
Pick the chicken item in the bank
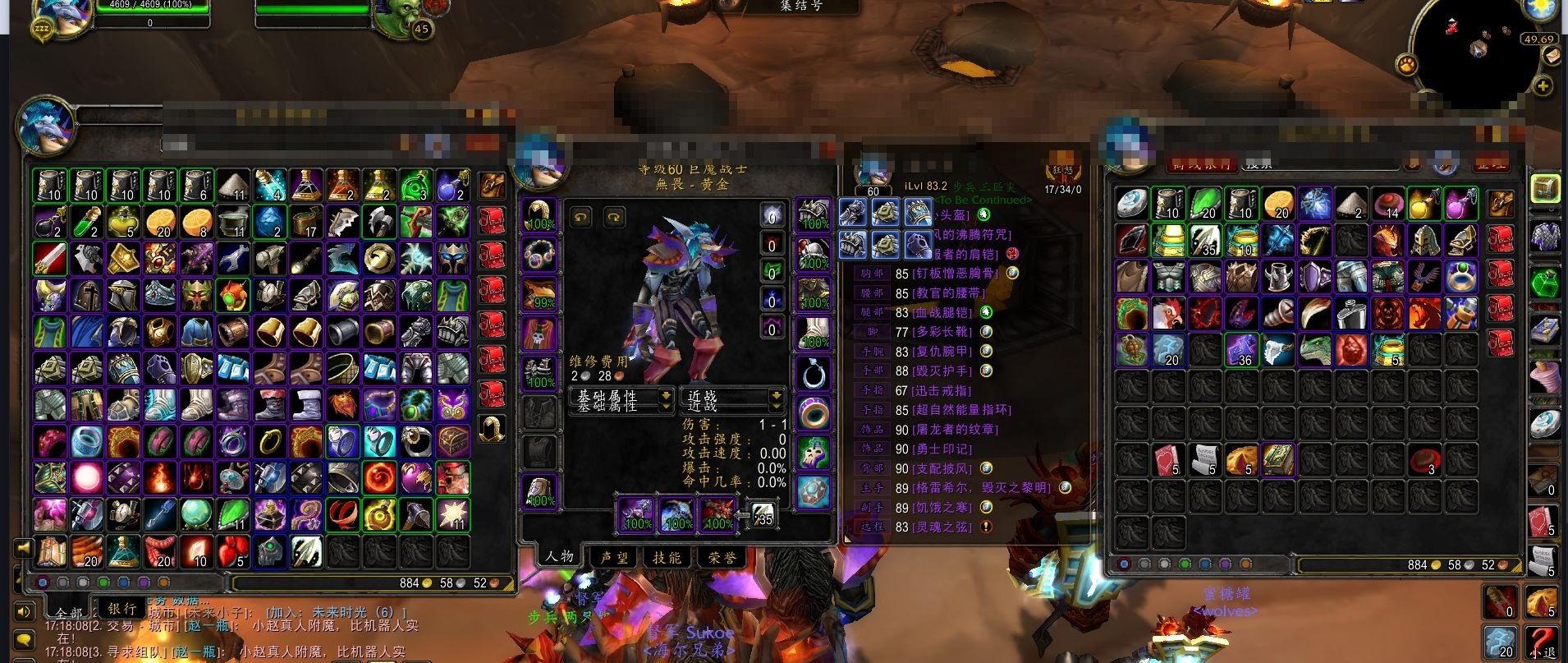(x=1167, y=313)
